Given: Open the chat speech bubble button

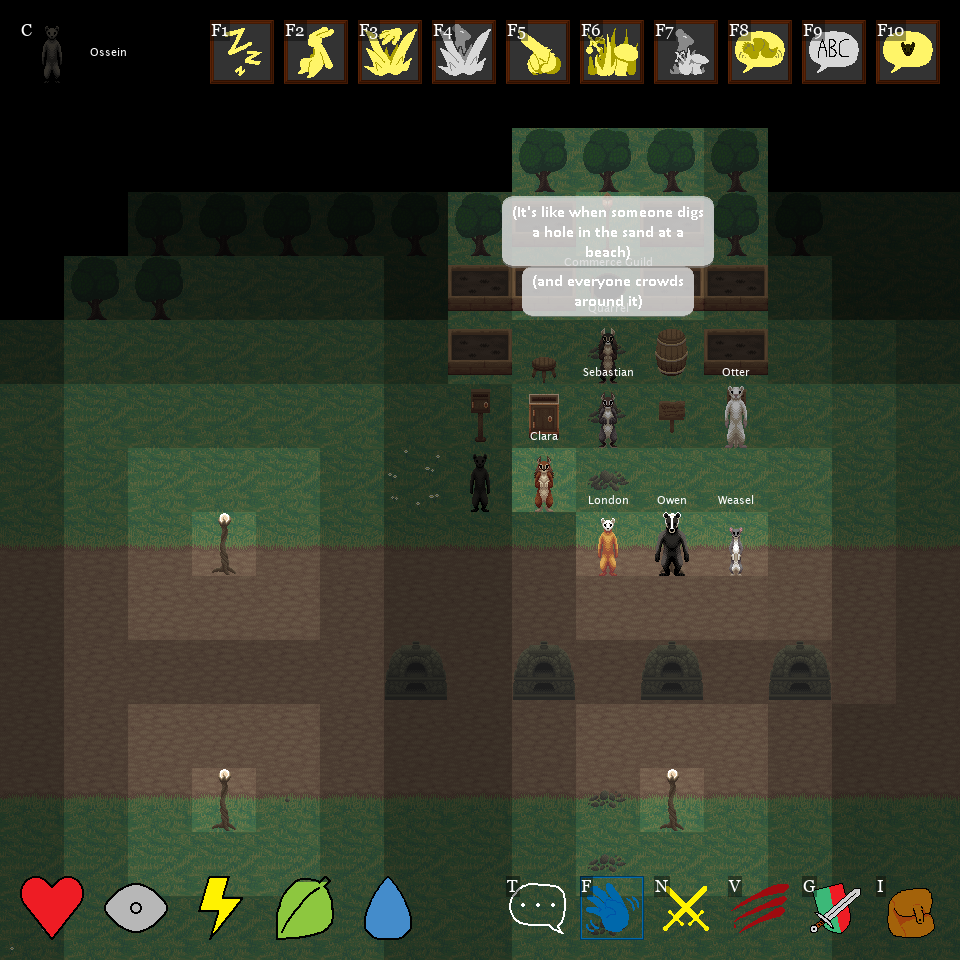Looking at the screenshot, I should click(538, 908).
